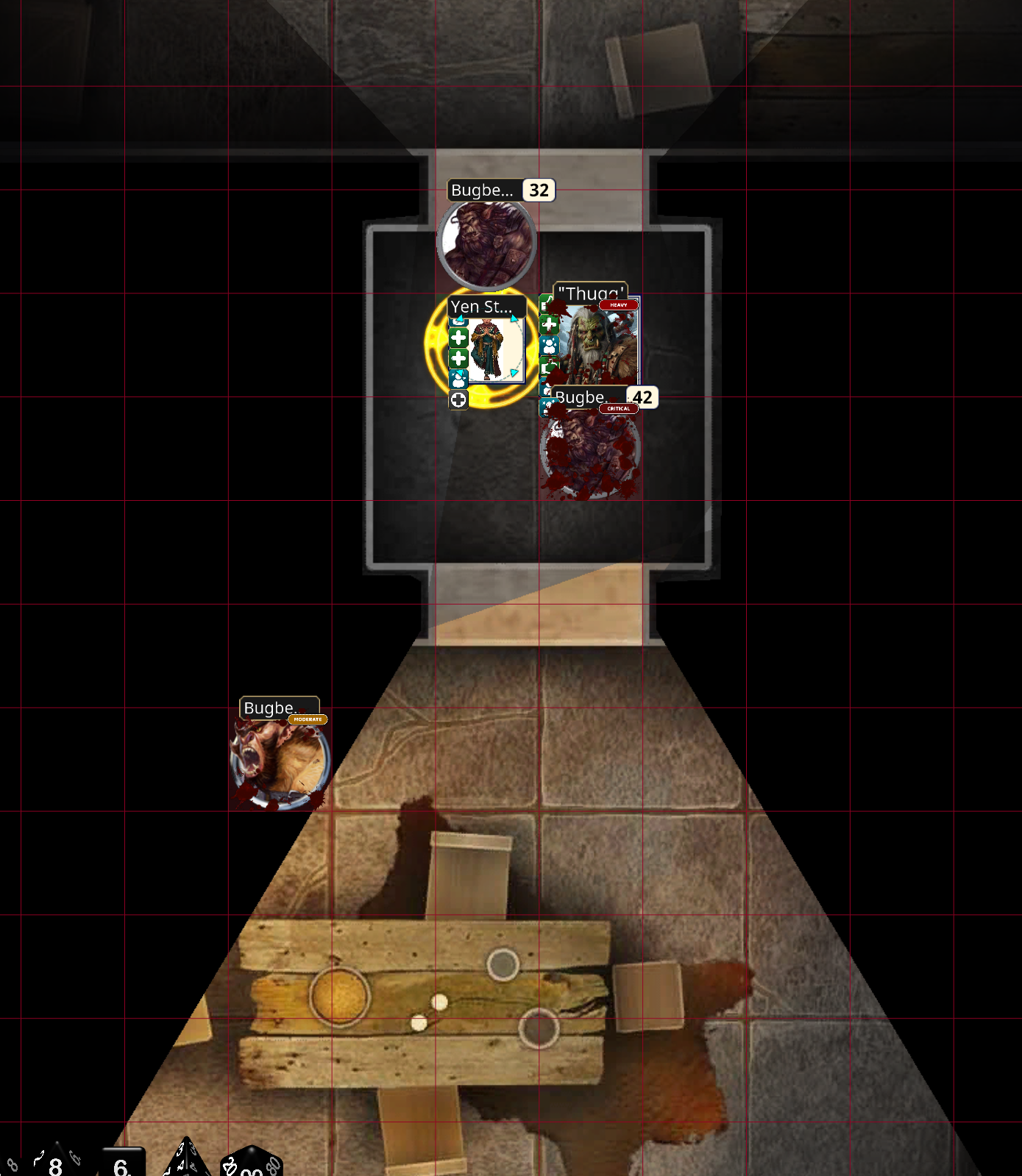Screen dimensions: 1022x1176
Task: Click the 32 health counter on the top Bugbear
Action: tap(538, 190)
